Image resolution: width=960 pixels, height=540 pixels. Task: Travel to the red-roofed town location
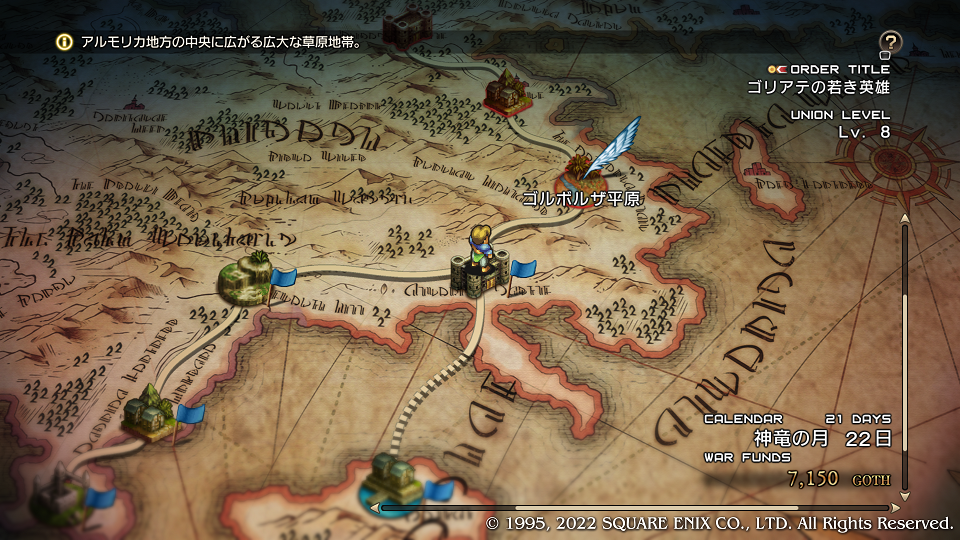(506, 93)
